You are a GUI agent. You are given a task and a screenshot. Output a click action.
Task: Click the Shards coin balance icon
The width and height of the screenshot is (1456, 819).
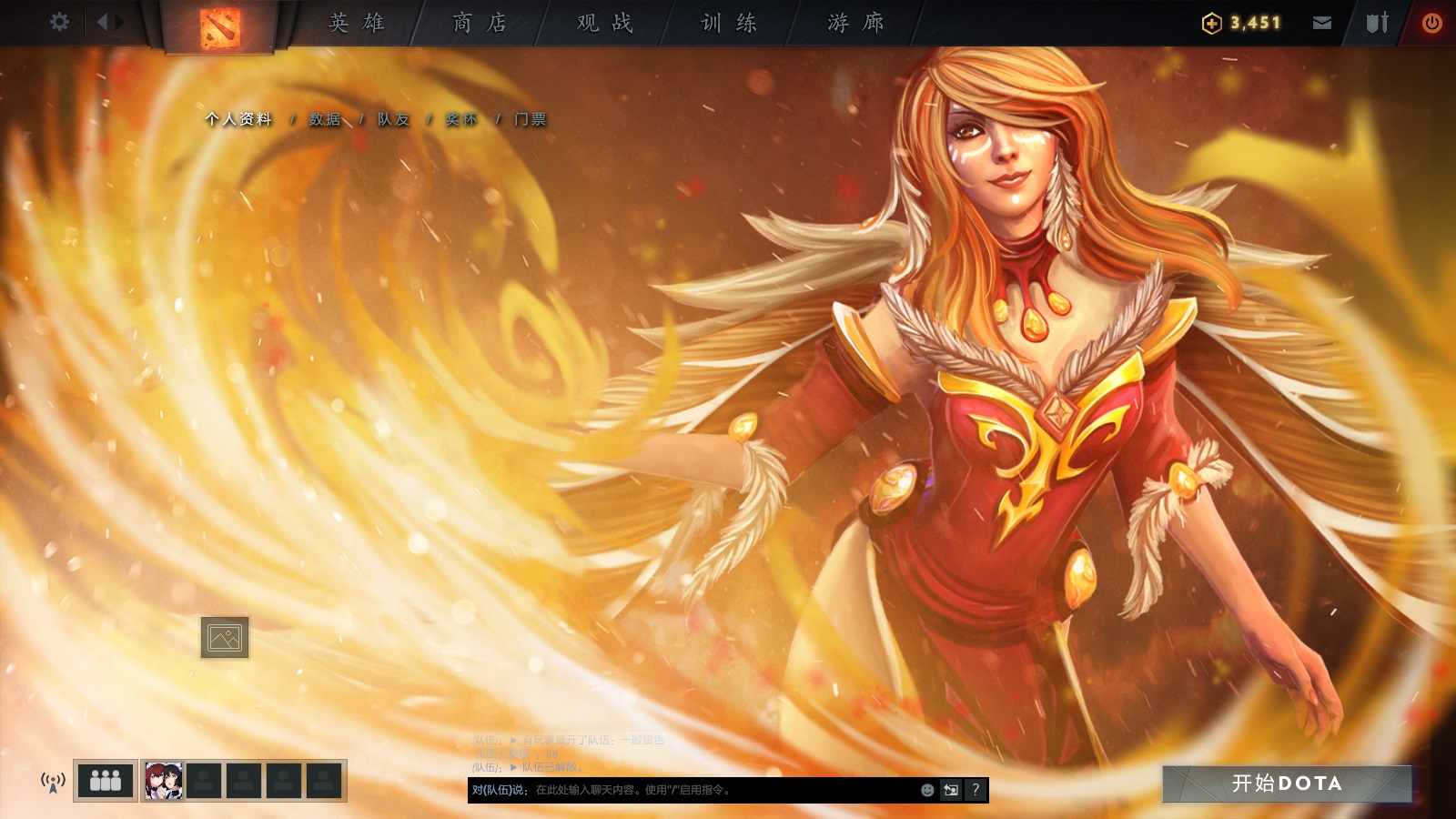1211,22
